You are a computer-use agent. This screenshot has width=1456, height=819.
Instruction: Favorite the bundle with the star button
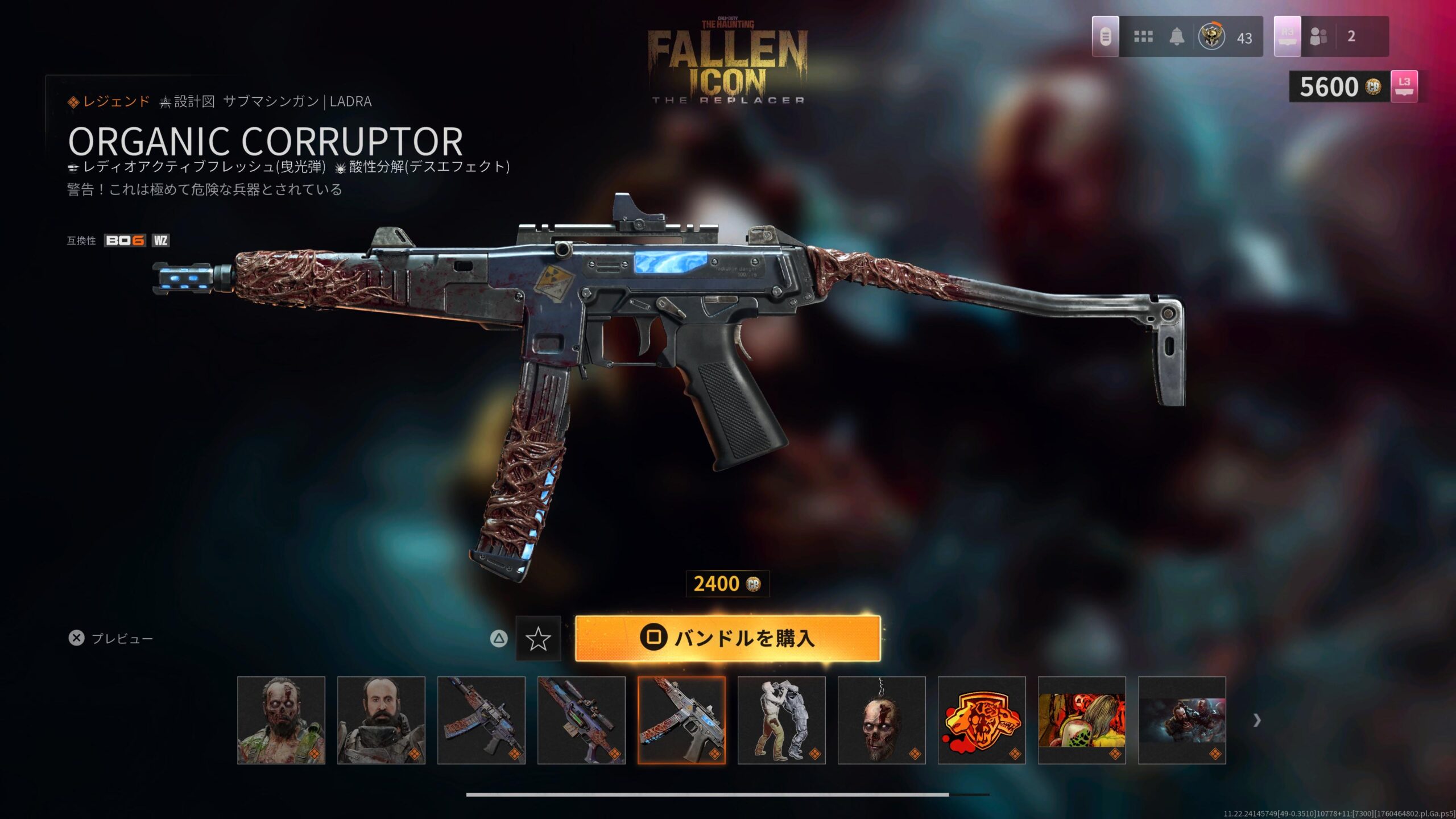coord(538,639)
